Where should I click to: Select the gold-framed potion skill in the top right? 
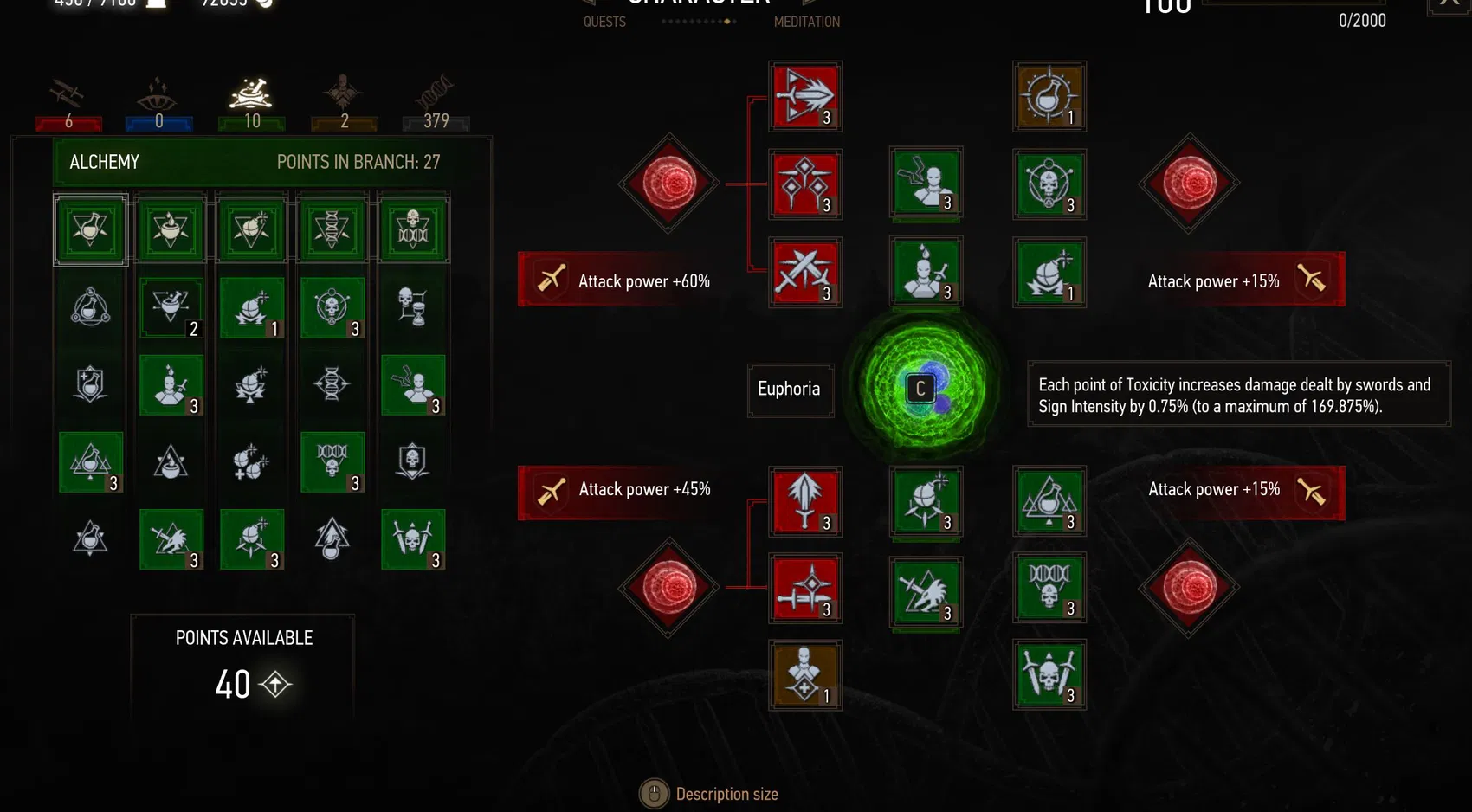point(1049,96)
